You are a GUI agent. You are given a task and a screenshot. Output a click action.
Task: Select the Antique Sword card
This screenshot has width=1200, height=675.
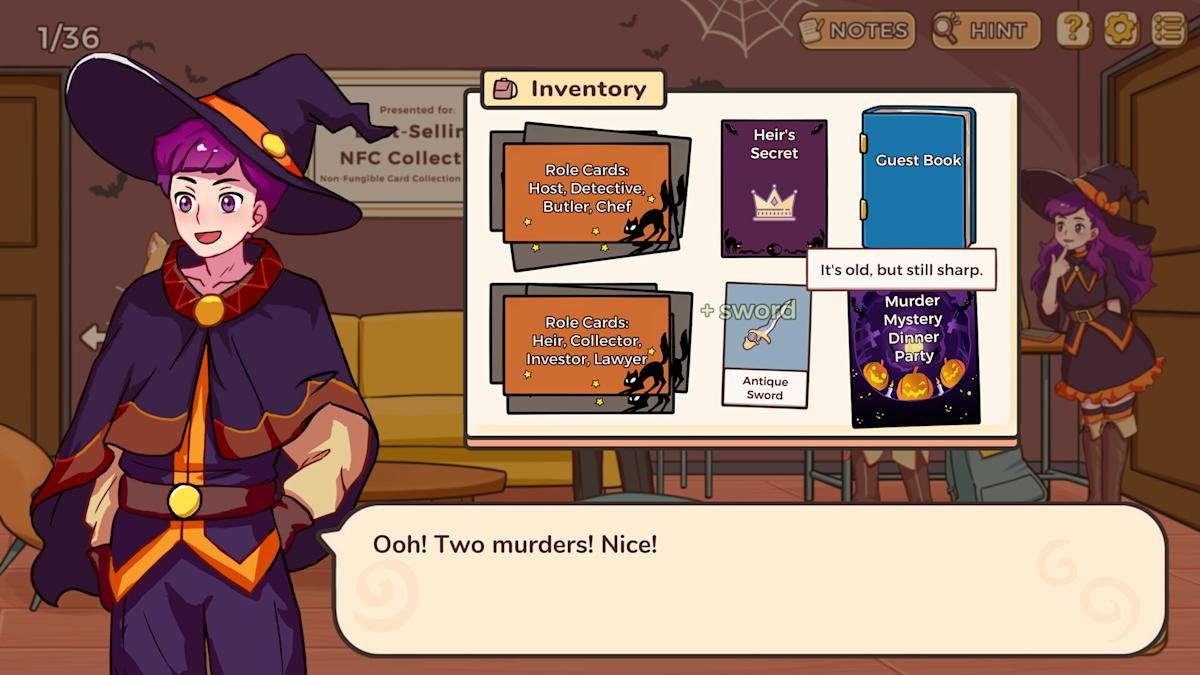pyautogui.click(x=766, y=347)
